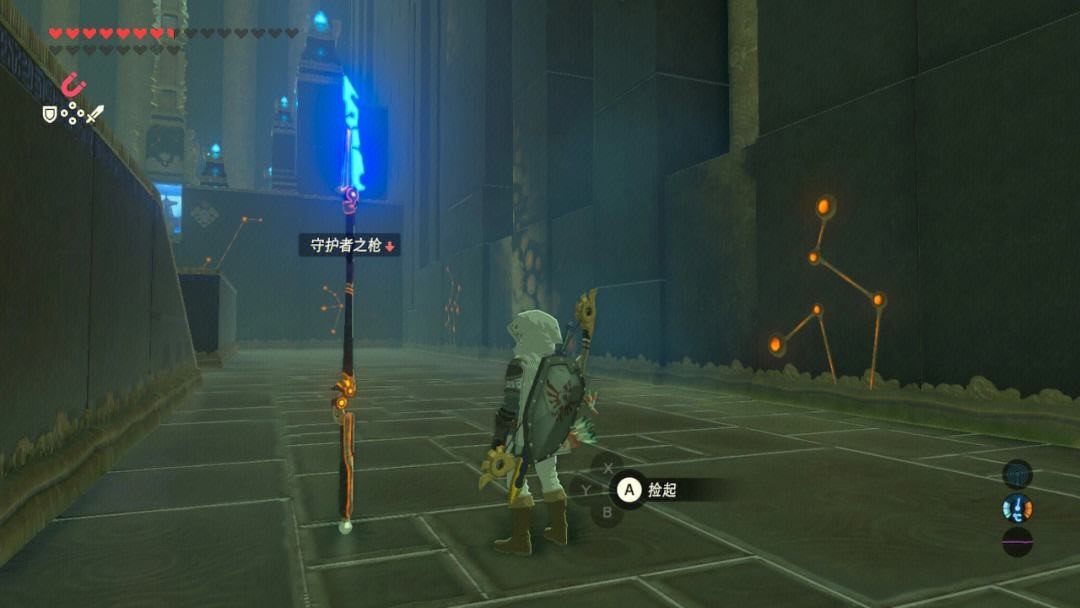This screenshot has height=608, width=1080.
Task: Activate the red Magnesis rune icon
Action: [73, 86]
